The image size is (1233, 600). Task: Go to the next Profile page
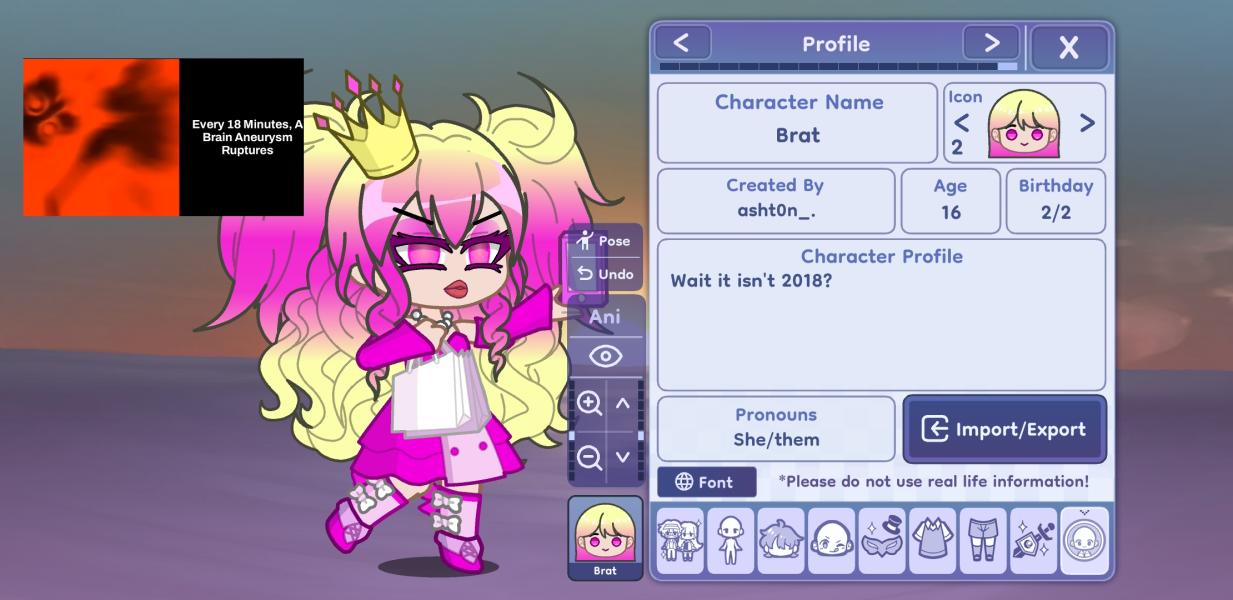point(991,43)
